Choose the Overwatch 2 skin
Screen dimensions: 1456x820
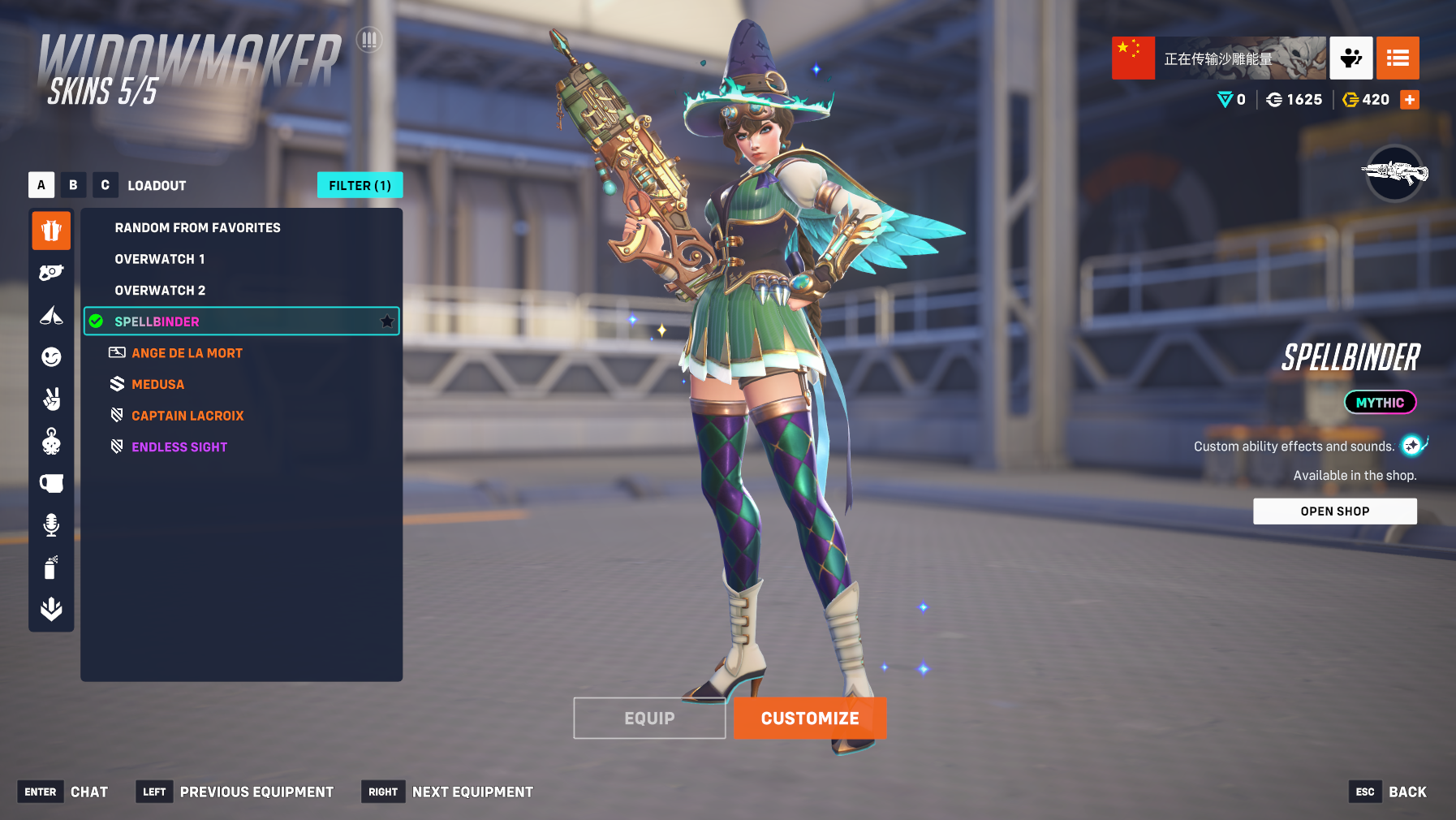[160, 291]
